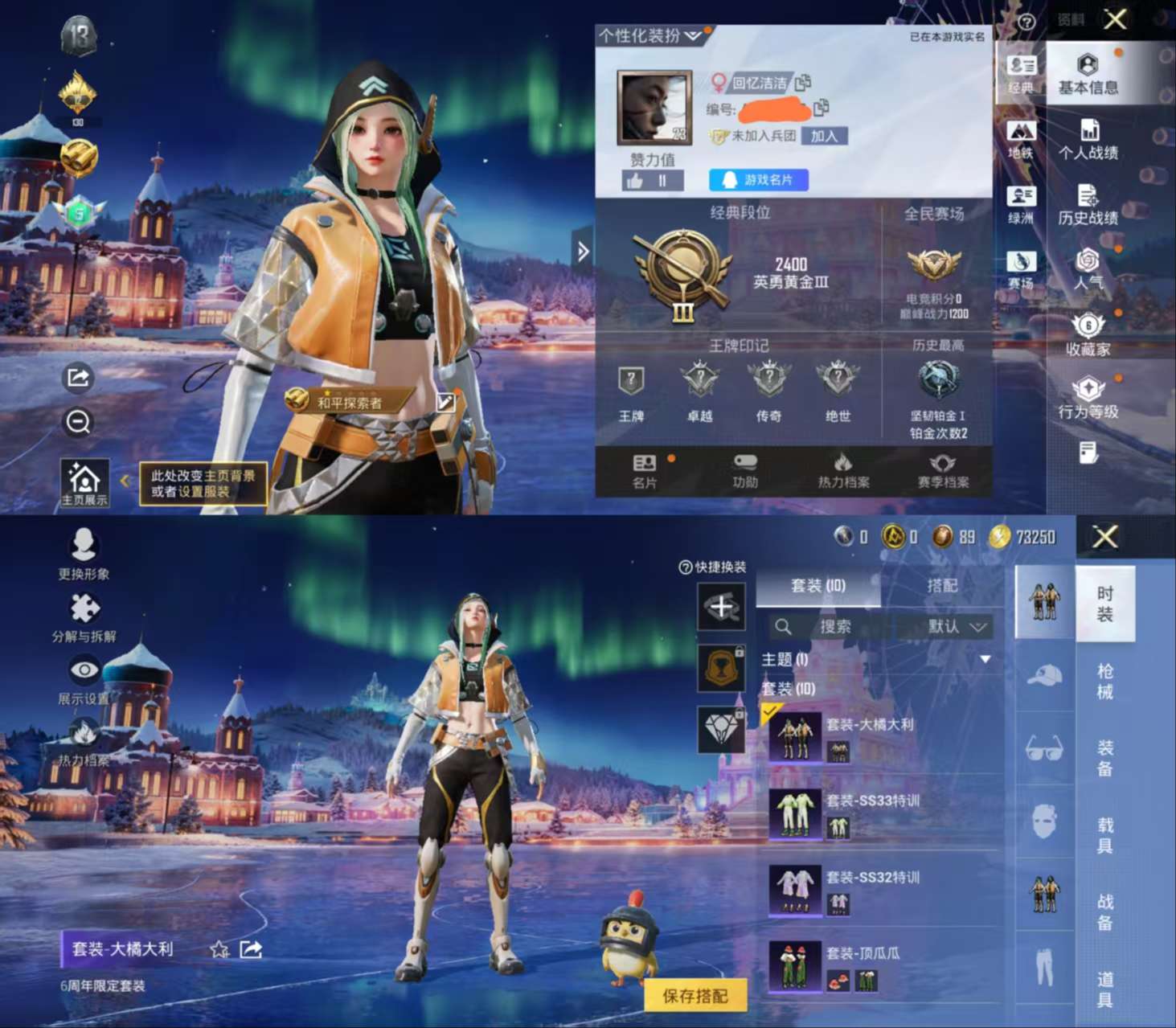Give a thumbs-up on 赞力值
The height and width of the screenshot is (1028, 1176).
point(637,180)
